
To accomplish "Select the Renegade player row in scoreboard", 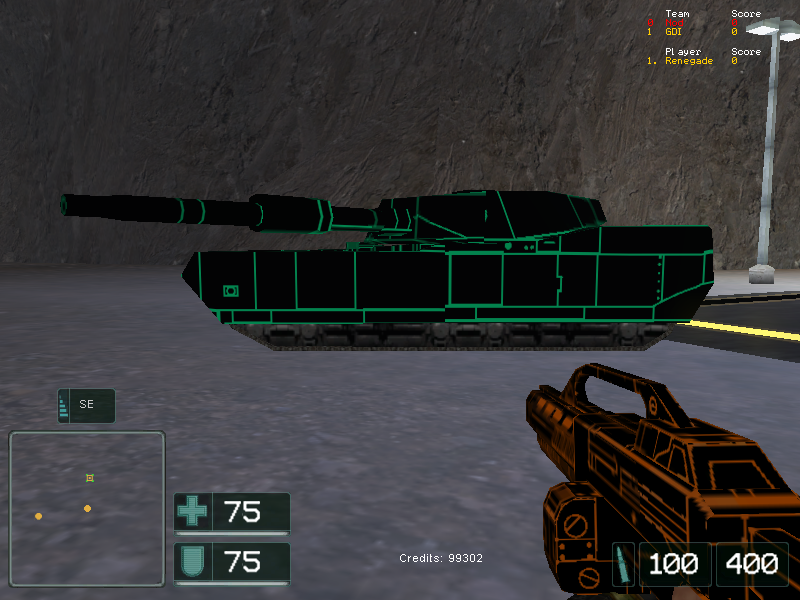I will (689, 61).
